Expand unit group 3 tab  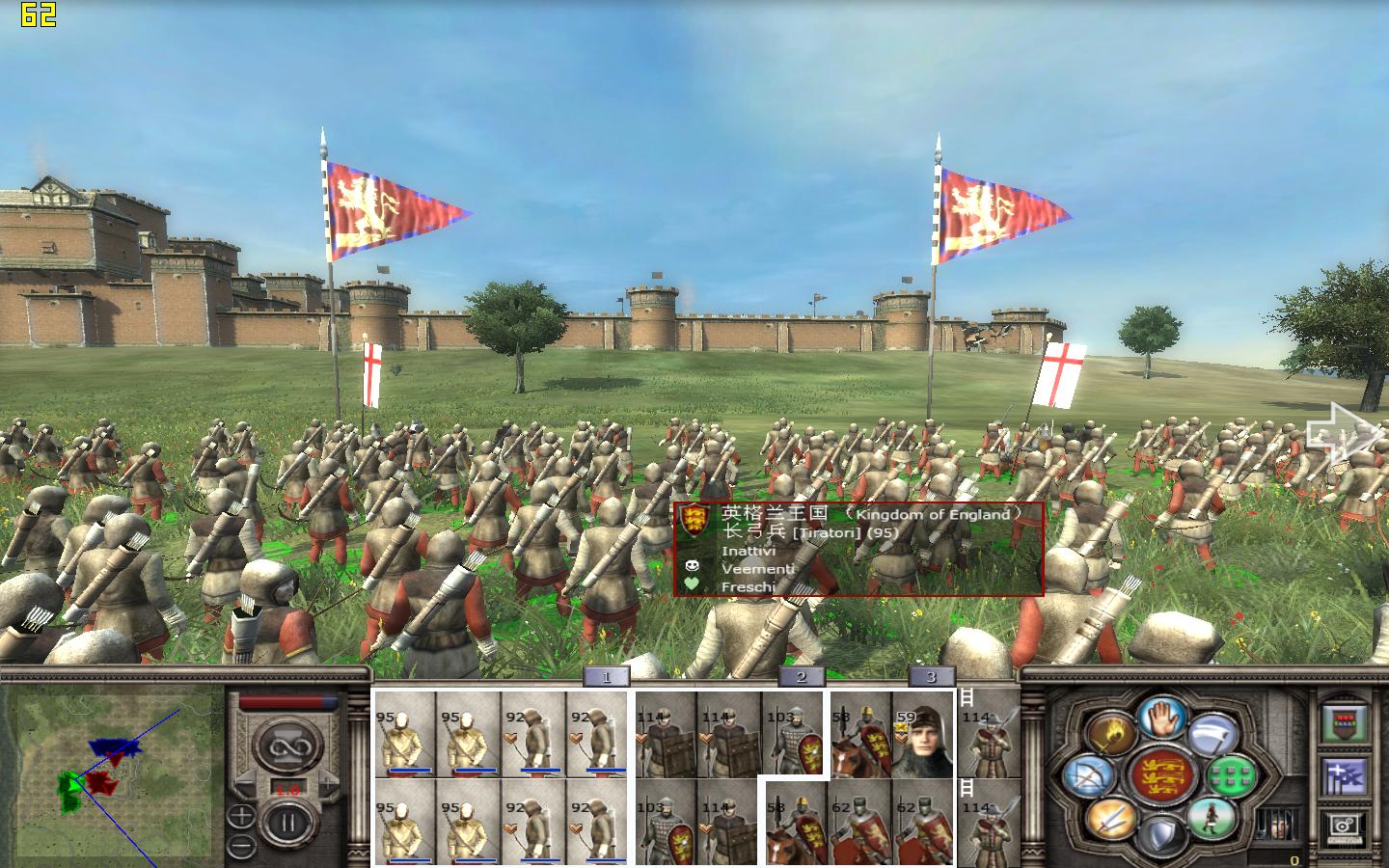(929, 677)
